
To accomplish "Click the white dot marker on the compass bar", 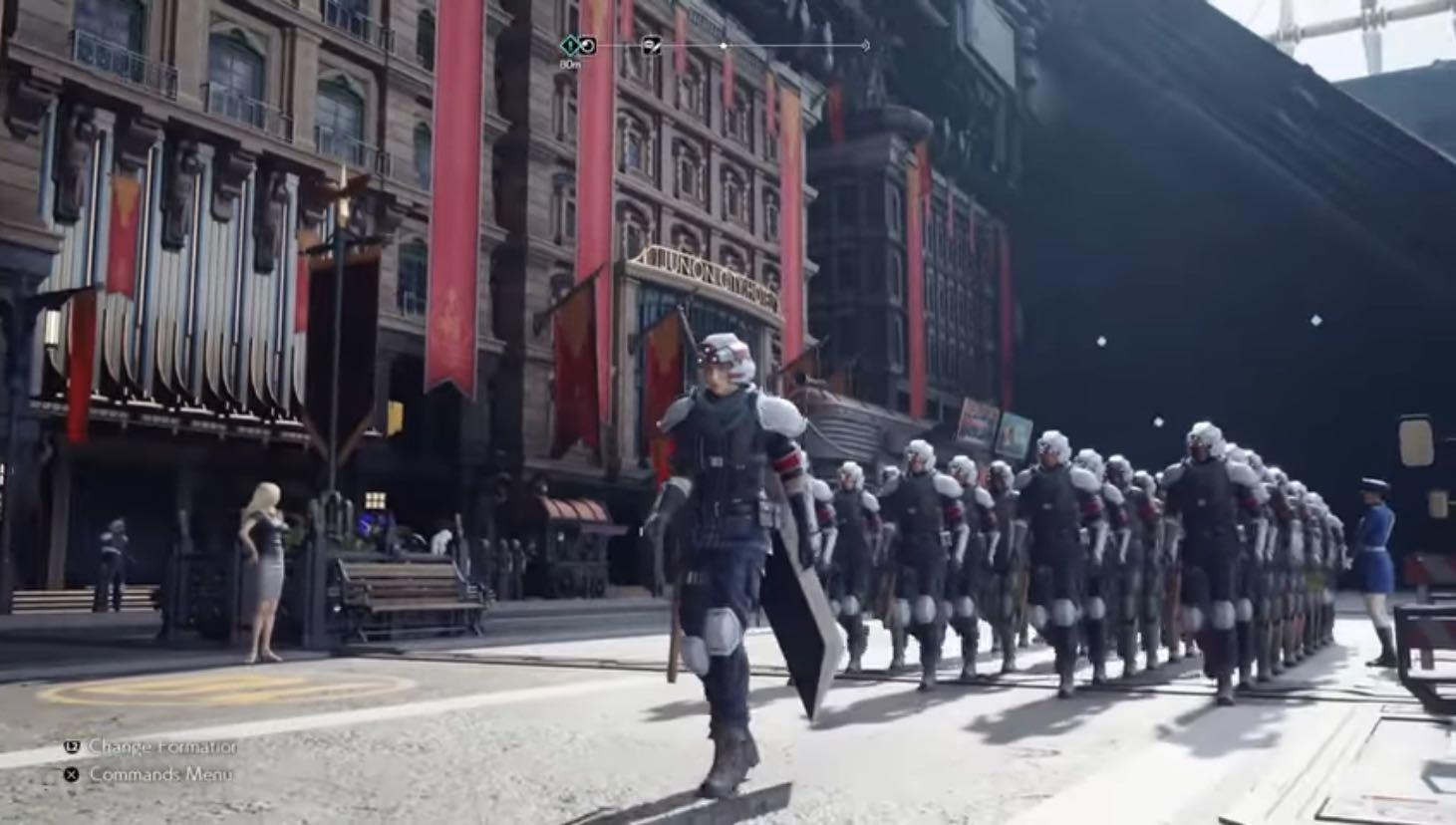I will tap(724, 45).
